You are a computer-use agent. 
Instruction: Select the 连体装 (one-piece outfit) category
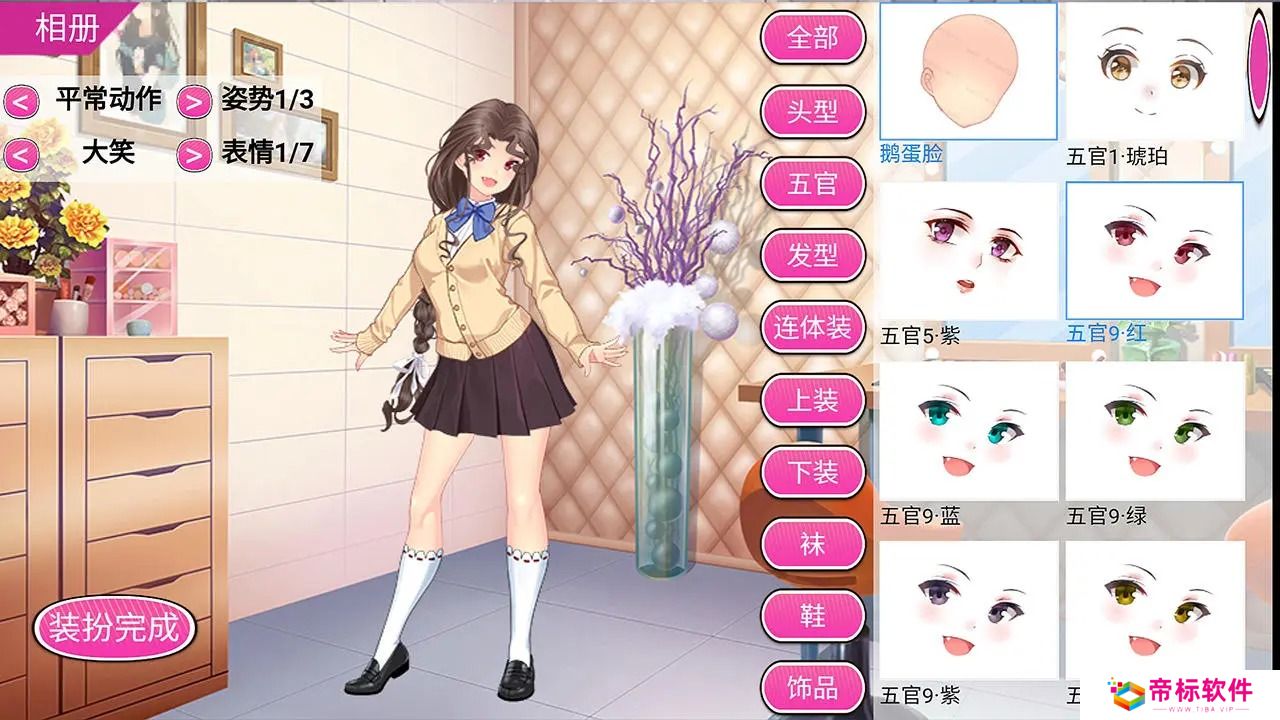point(813,328)
